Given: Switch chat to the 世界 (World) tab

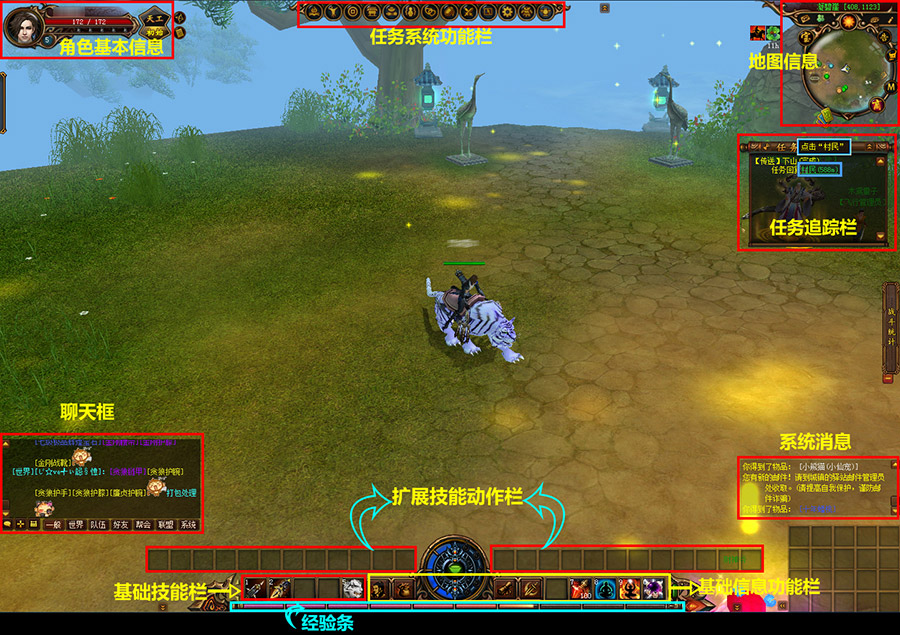Looking at the screenshot, I should pos(76,524).
